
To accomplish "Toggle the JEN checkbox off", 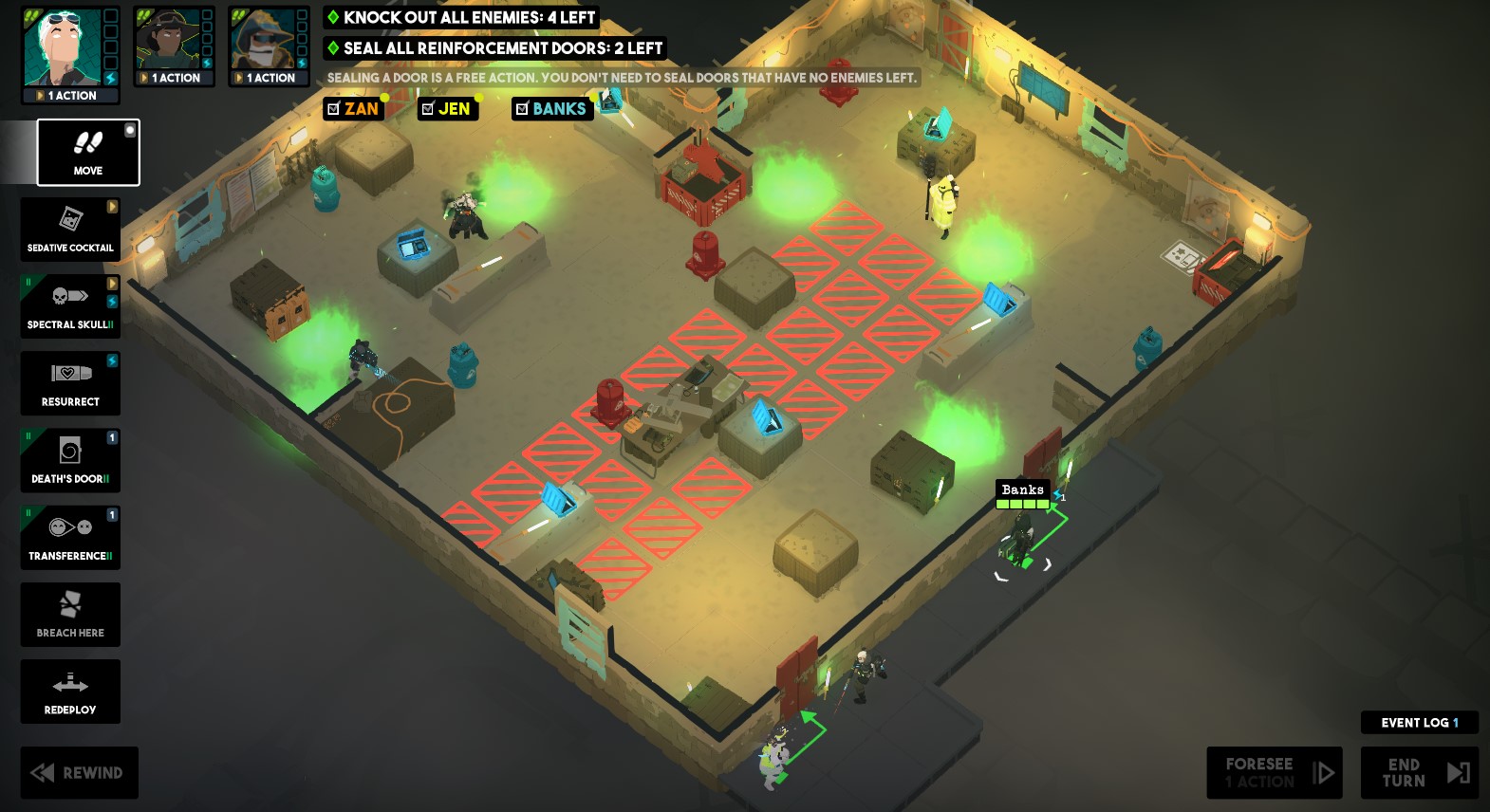I will coord(428,109).
